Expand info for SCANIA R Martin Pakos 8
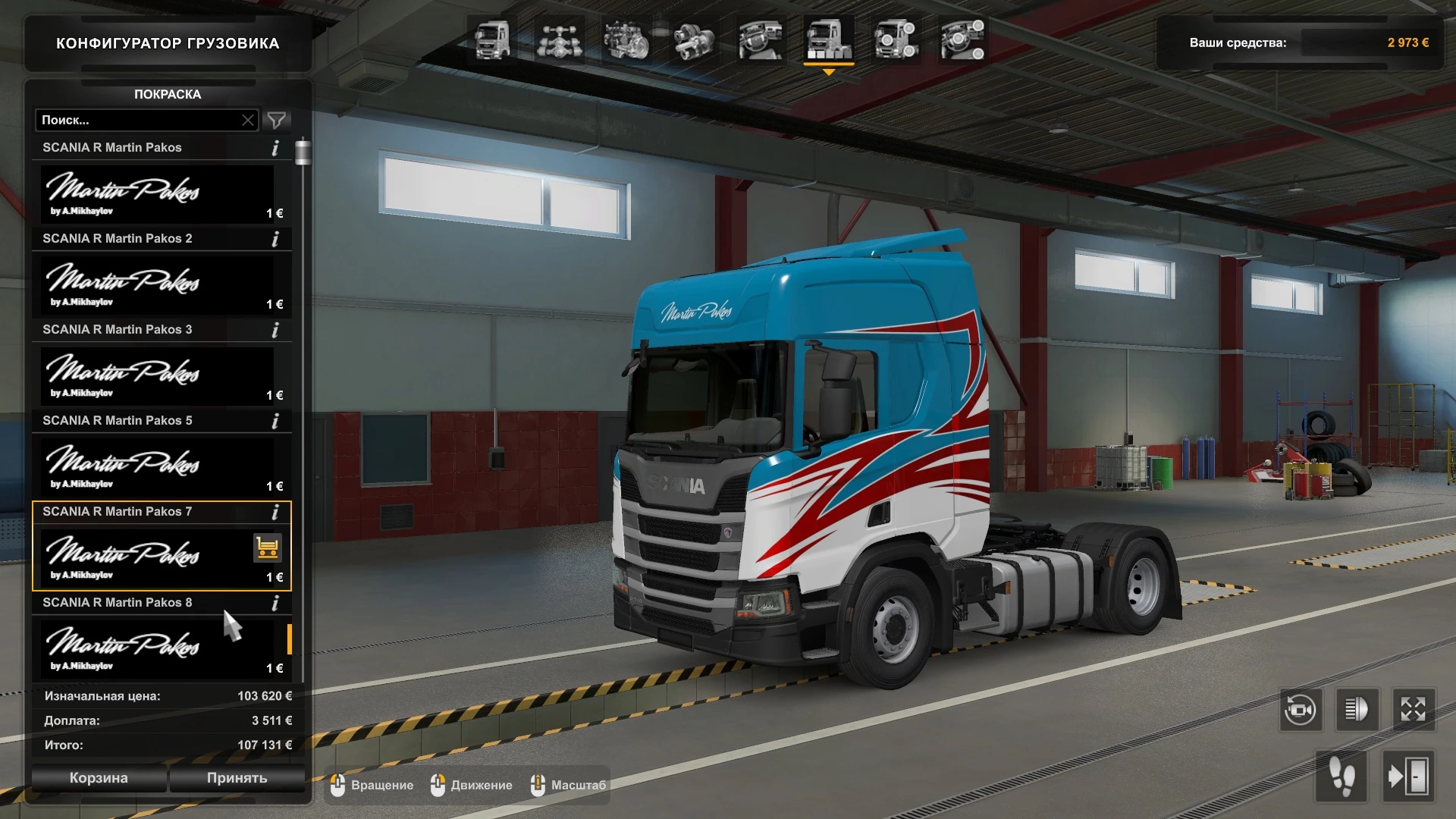Screen dimensions: 1456x819 click(x=275, y=603)
